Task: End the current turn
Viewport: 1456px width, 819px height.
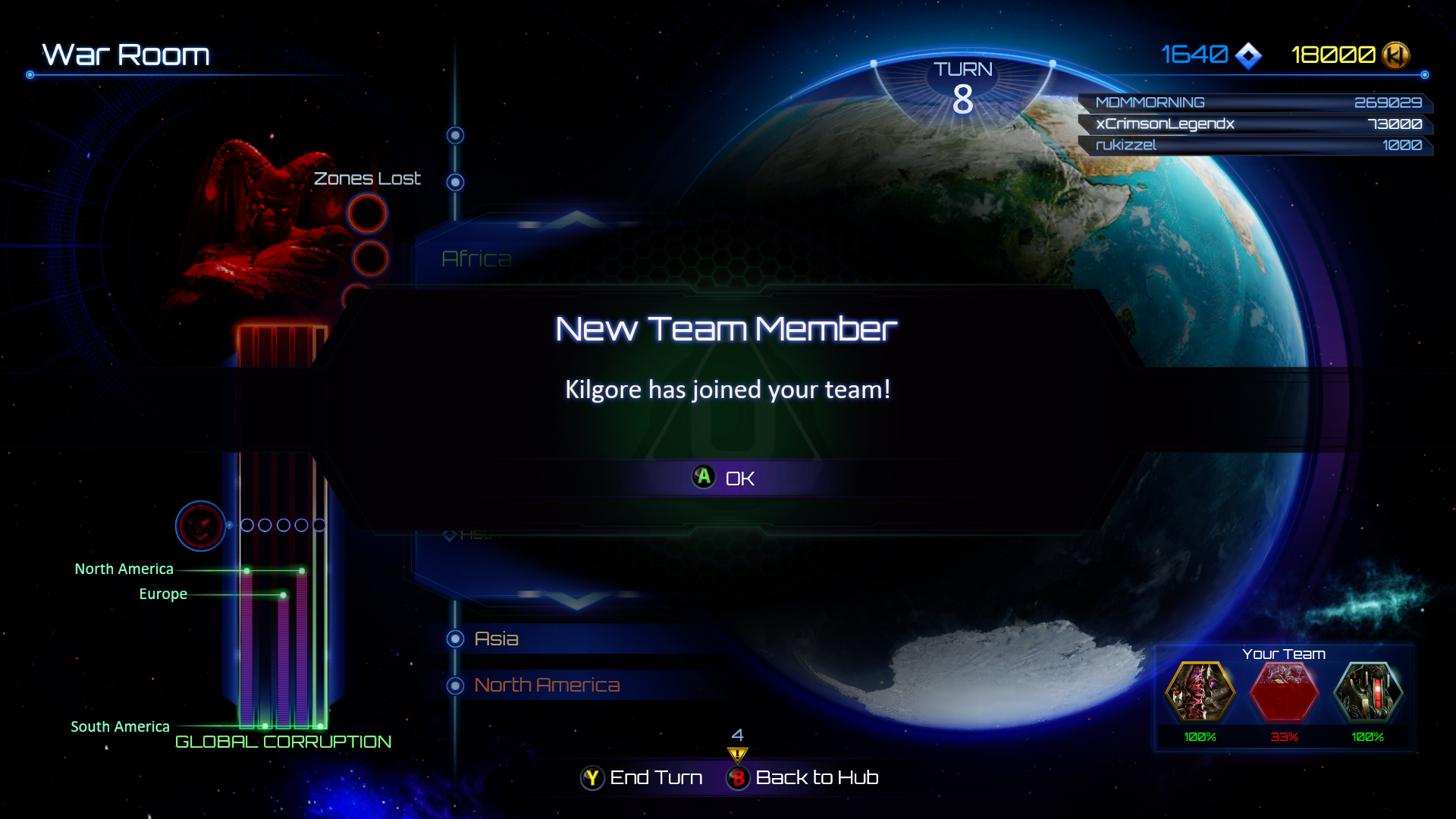Action: [642, 777]
